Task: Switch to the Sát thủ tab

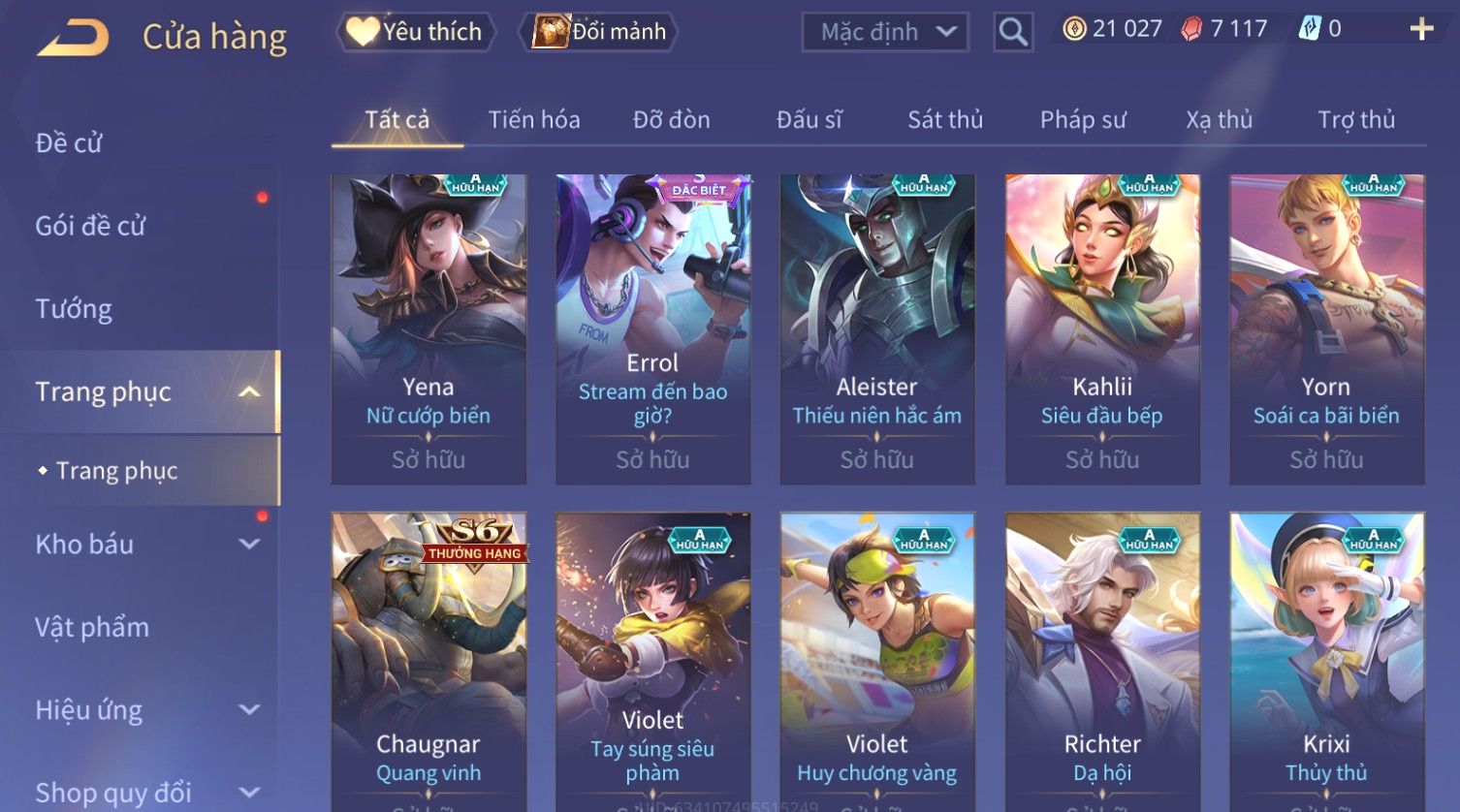Action: pos(945,119)
